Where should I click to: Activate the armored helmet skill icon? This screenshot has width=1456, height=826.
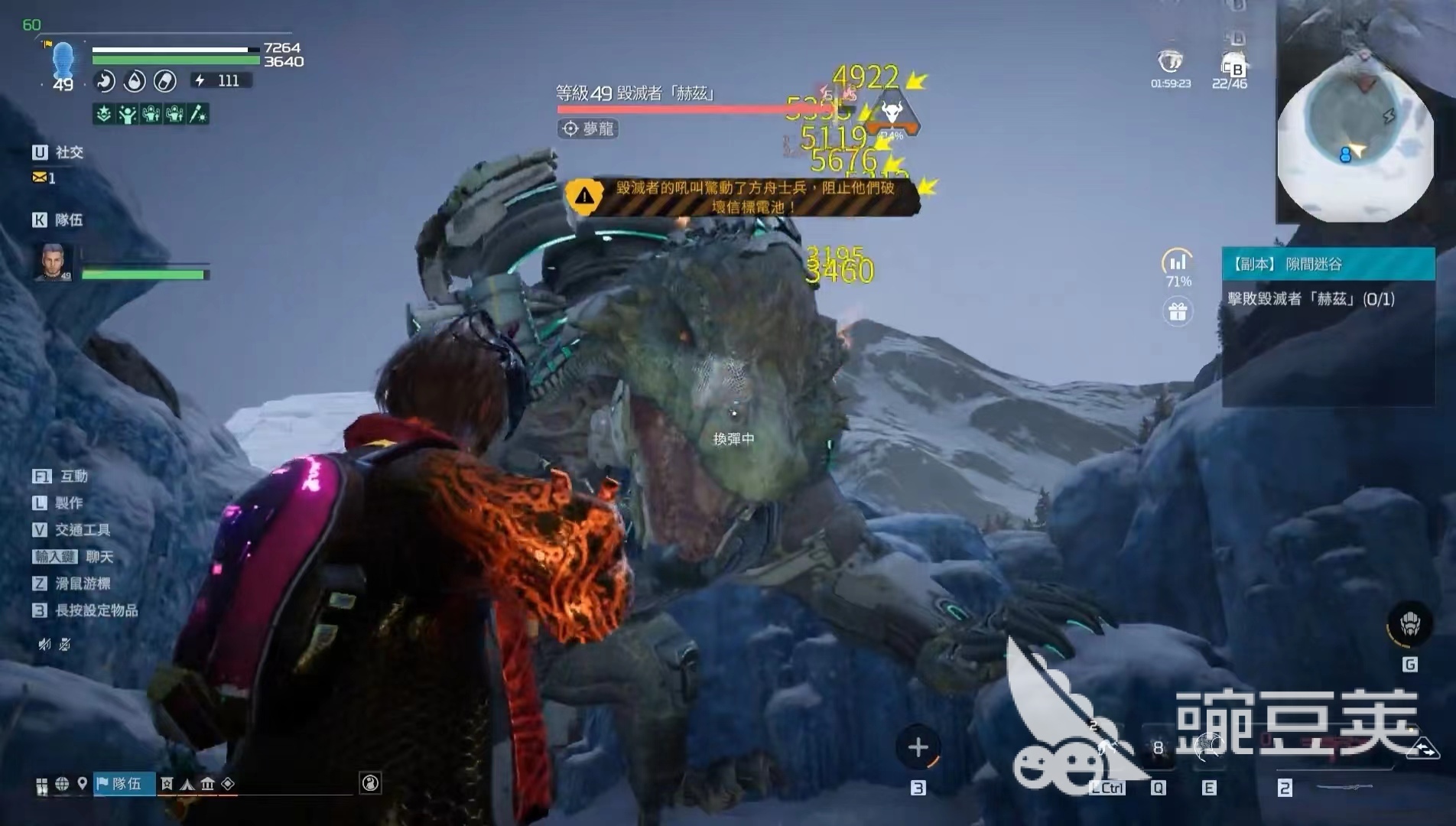point(1409,626)
